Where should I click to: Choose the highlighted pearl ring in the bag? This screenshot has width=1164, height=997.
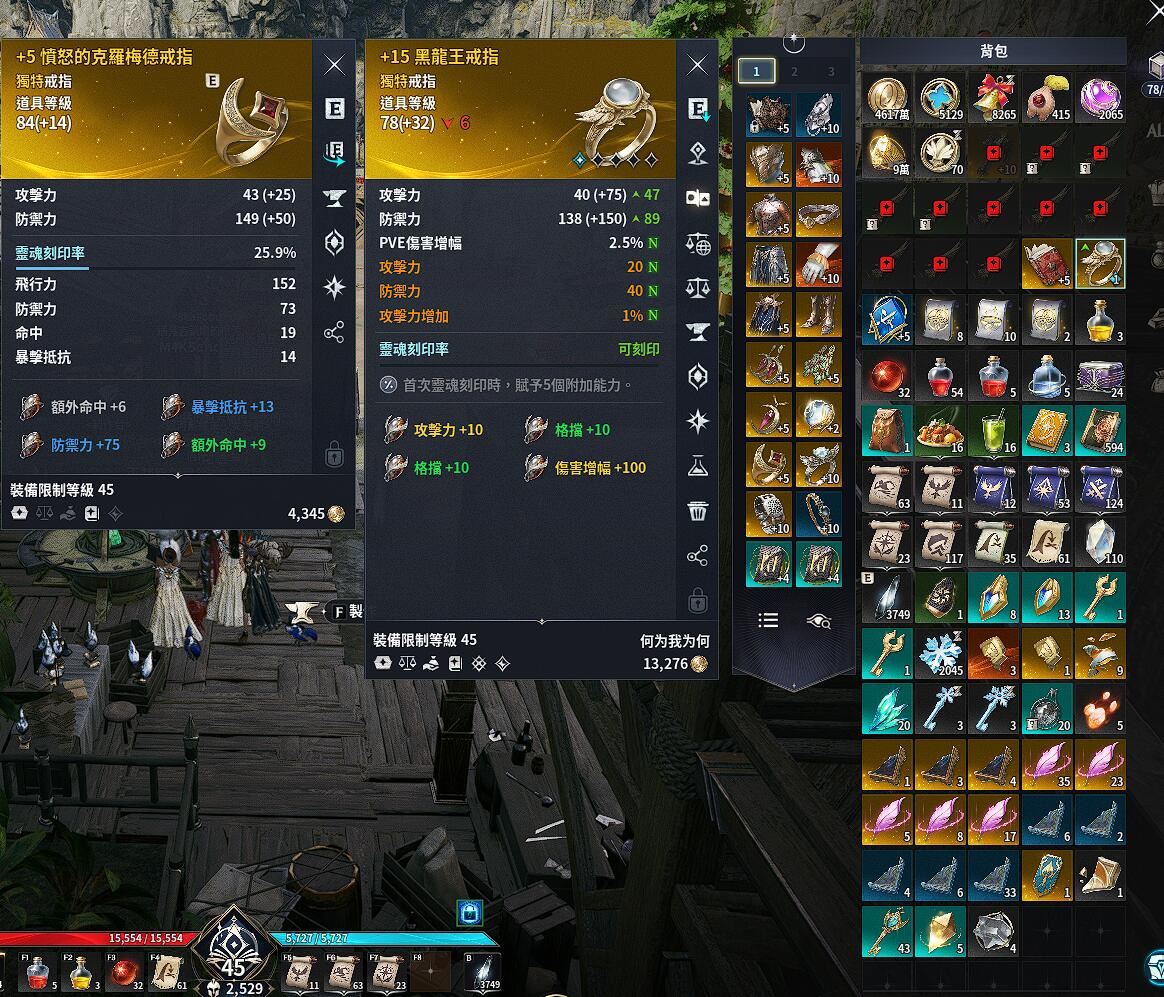1100,264
